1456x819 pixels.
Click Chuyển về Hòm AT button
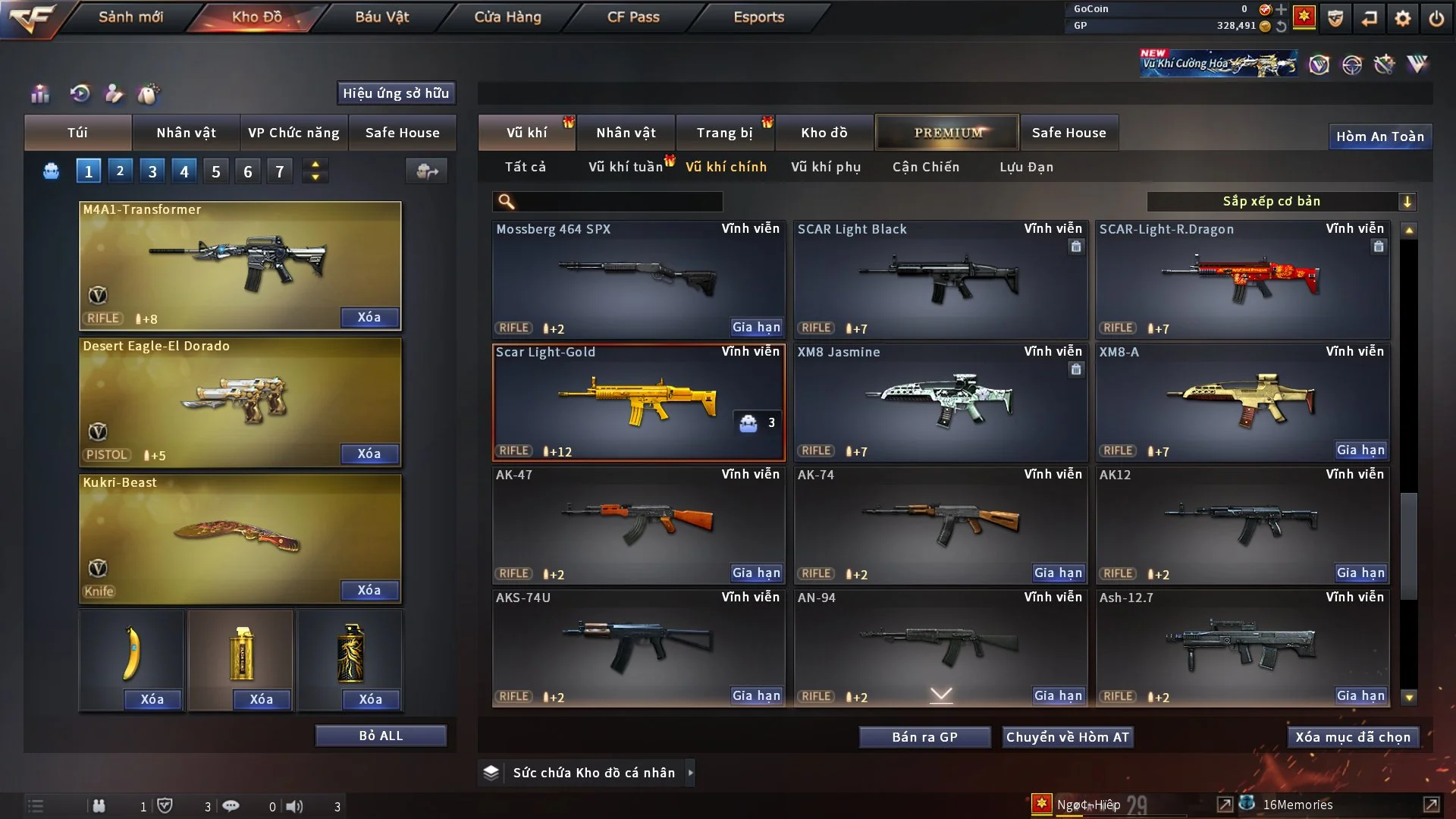(1067, 737)
